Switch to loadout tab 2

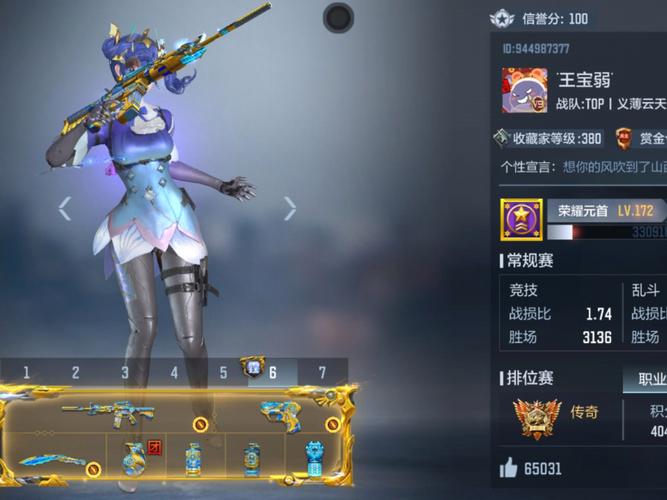(x=75, y=373)
